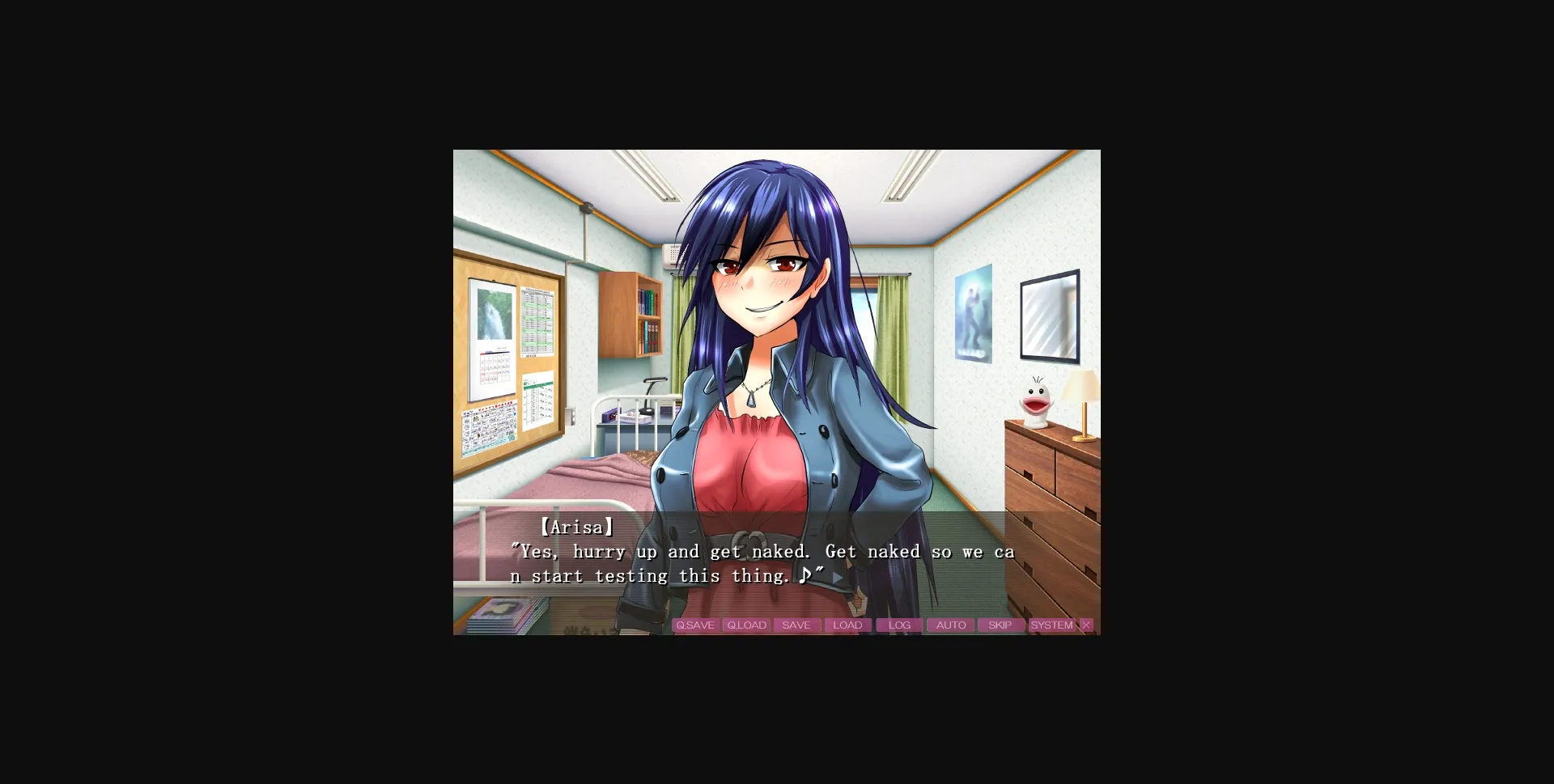Screen dimensions: 1554x784
Task: Quick load with the Q.LOAD button
Action: 746,625
